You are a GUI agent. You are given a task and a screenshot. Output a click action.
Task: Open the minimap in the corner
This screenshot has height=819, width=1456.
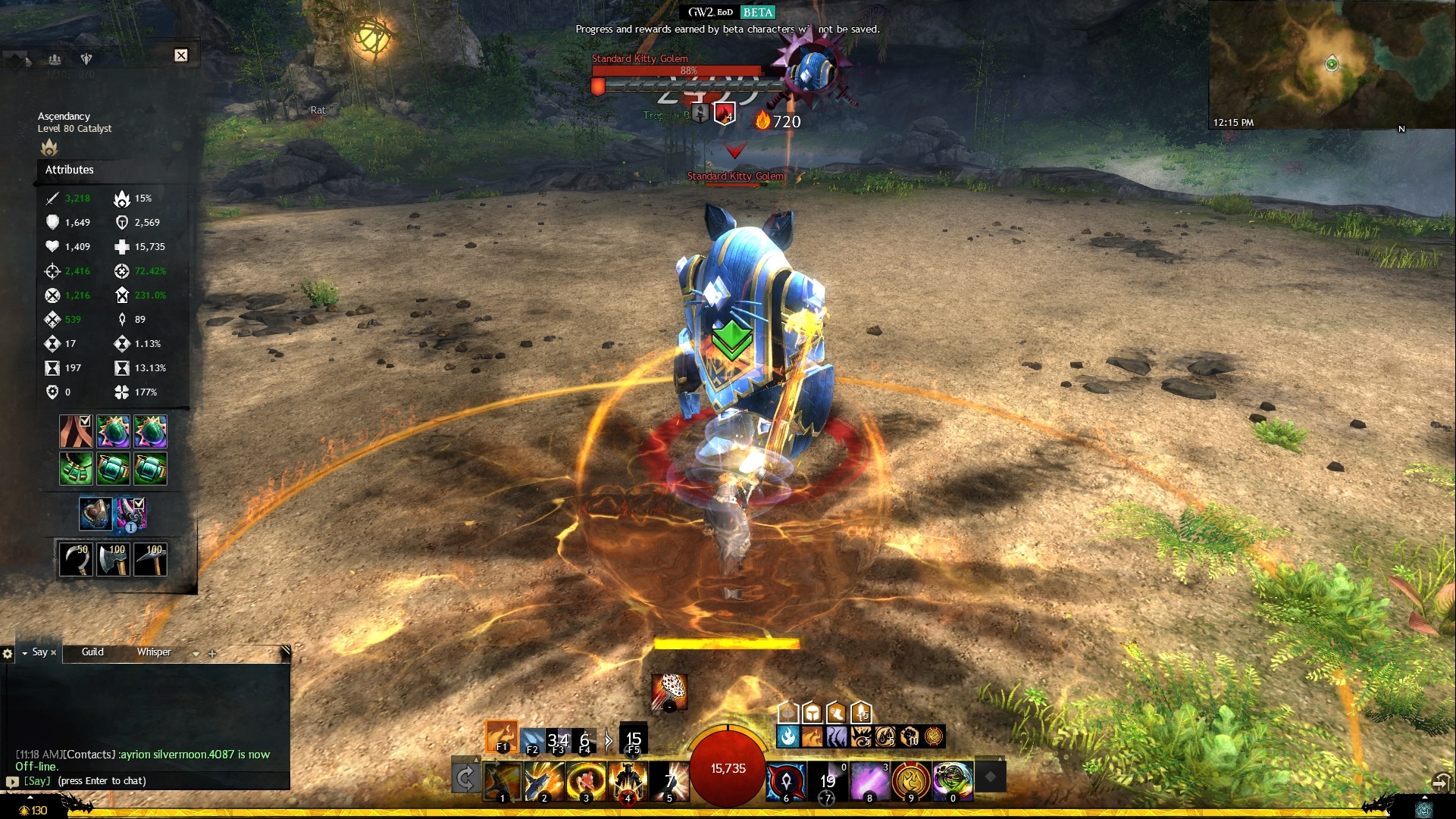1332,64
